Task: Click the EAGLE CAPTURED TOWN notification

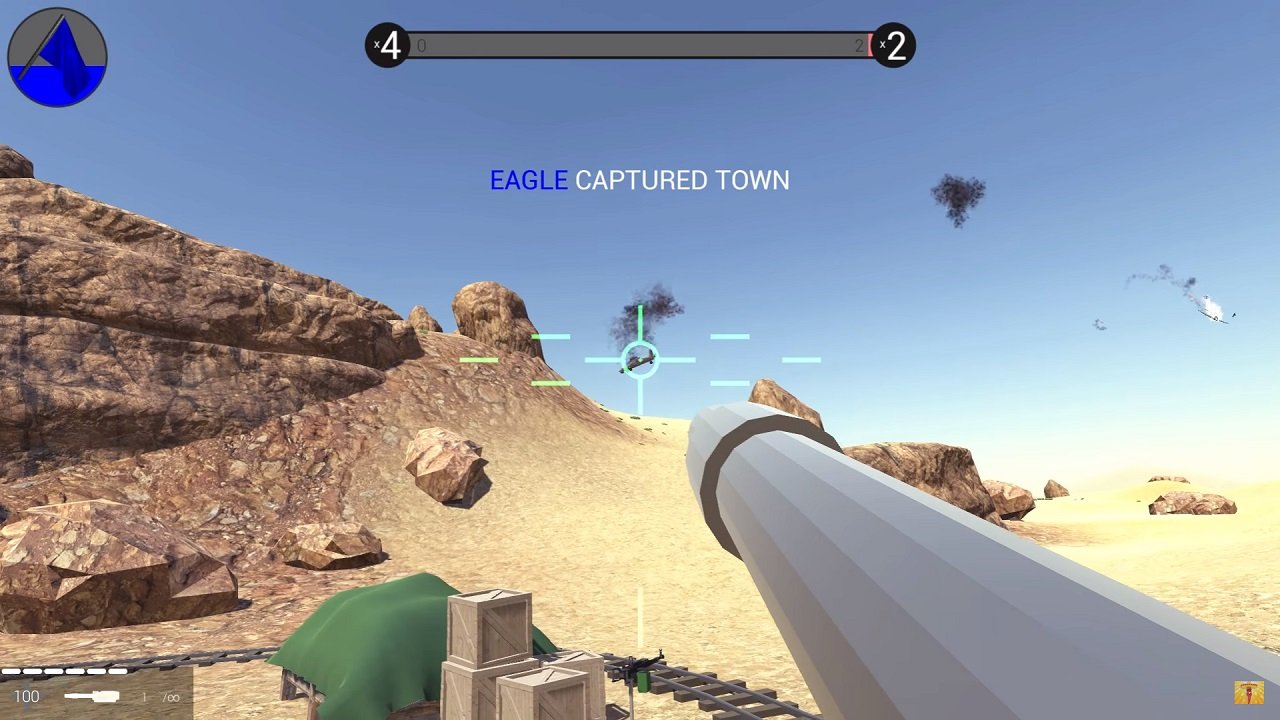Action: tap(639, 181)
